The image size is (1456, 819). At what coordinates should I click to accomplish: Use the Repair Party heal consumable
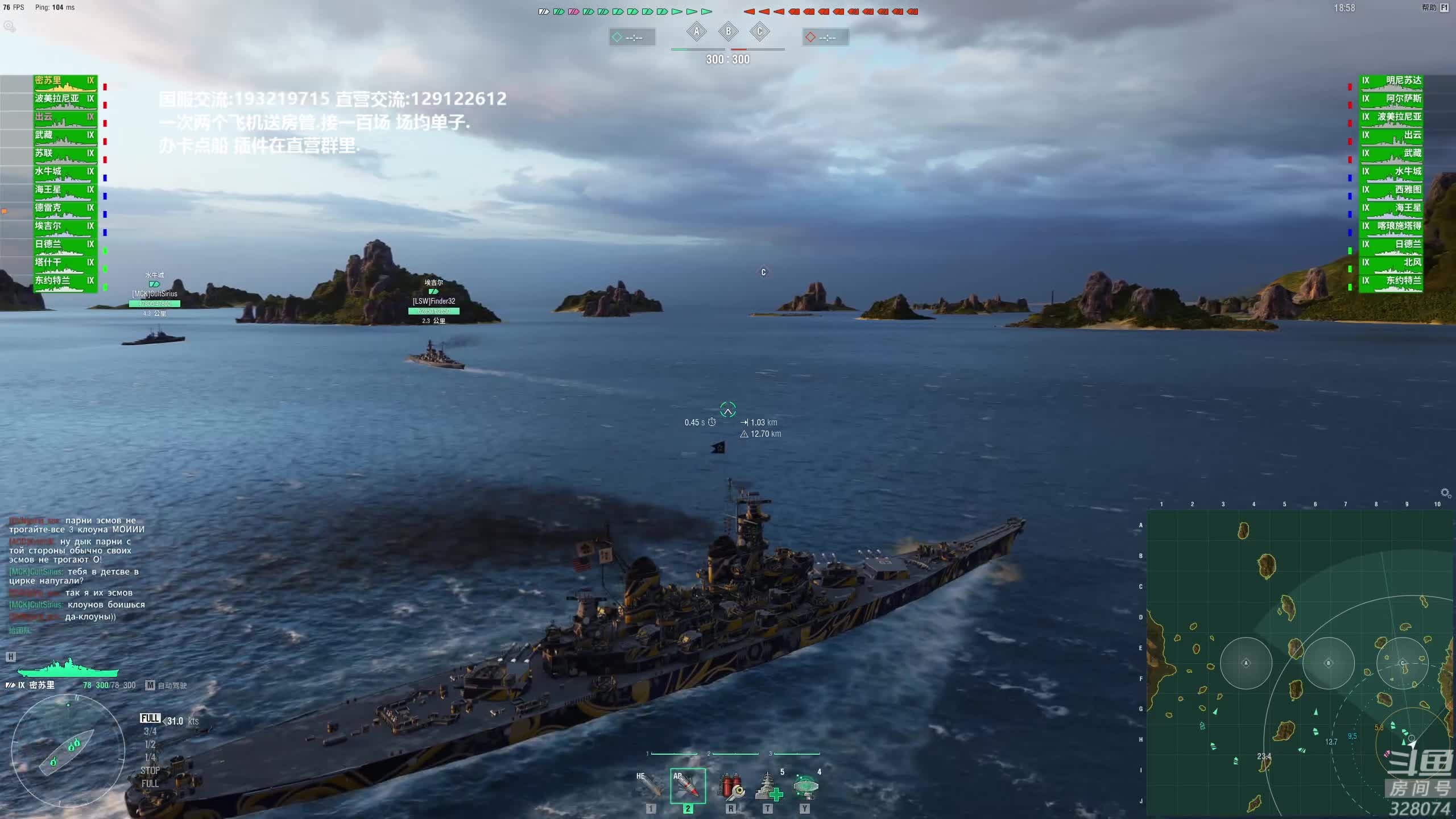768,786
